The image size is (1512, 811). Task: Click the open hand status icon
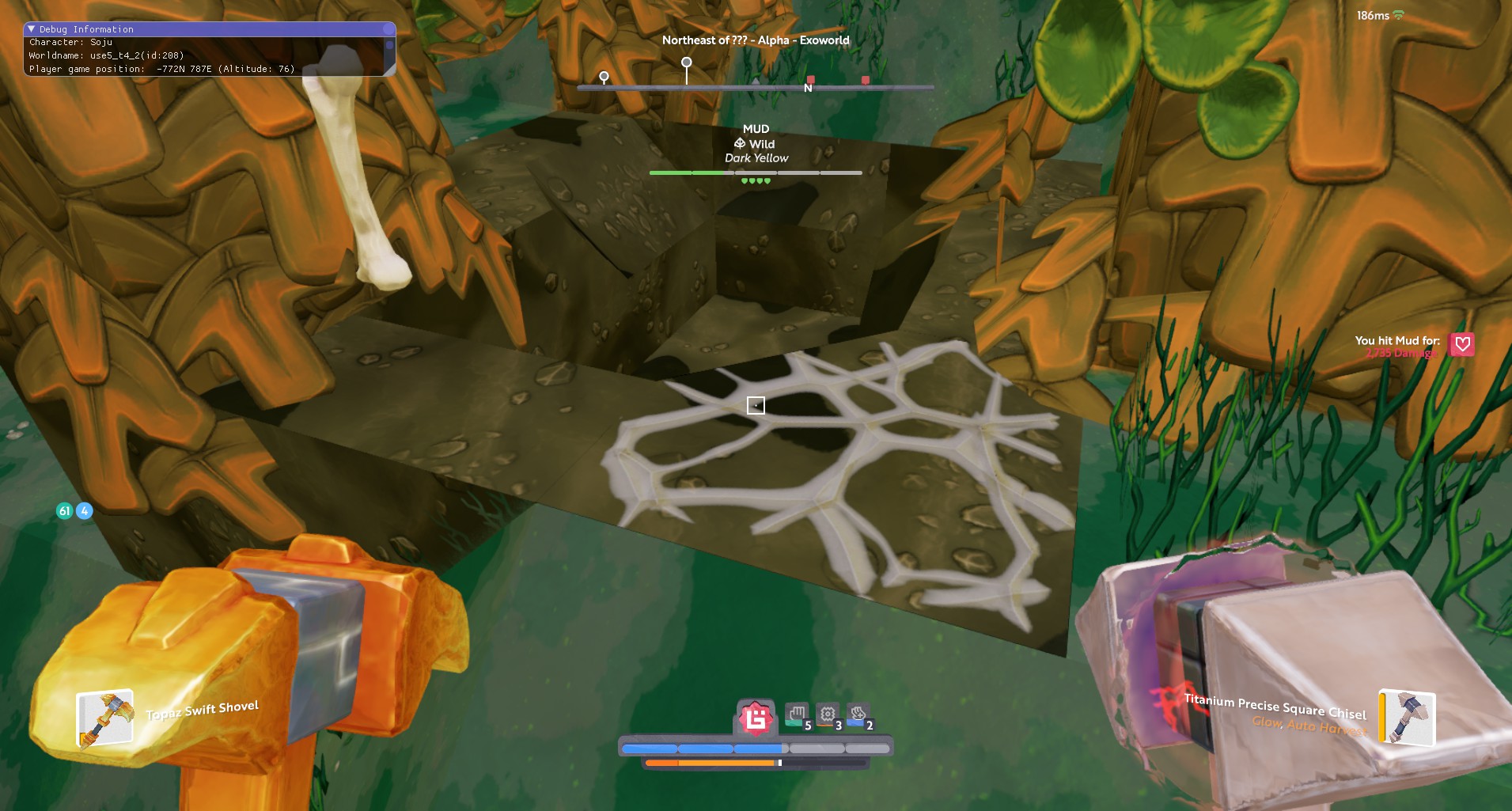797,714
